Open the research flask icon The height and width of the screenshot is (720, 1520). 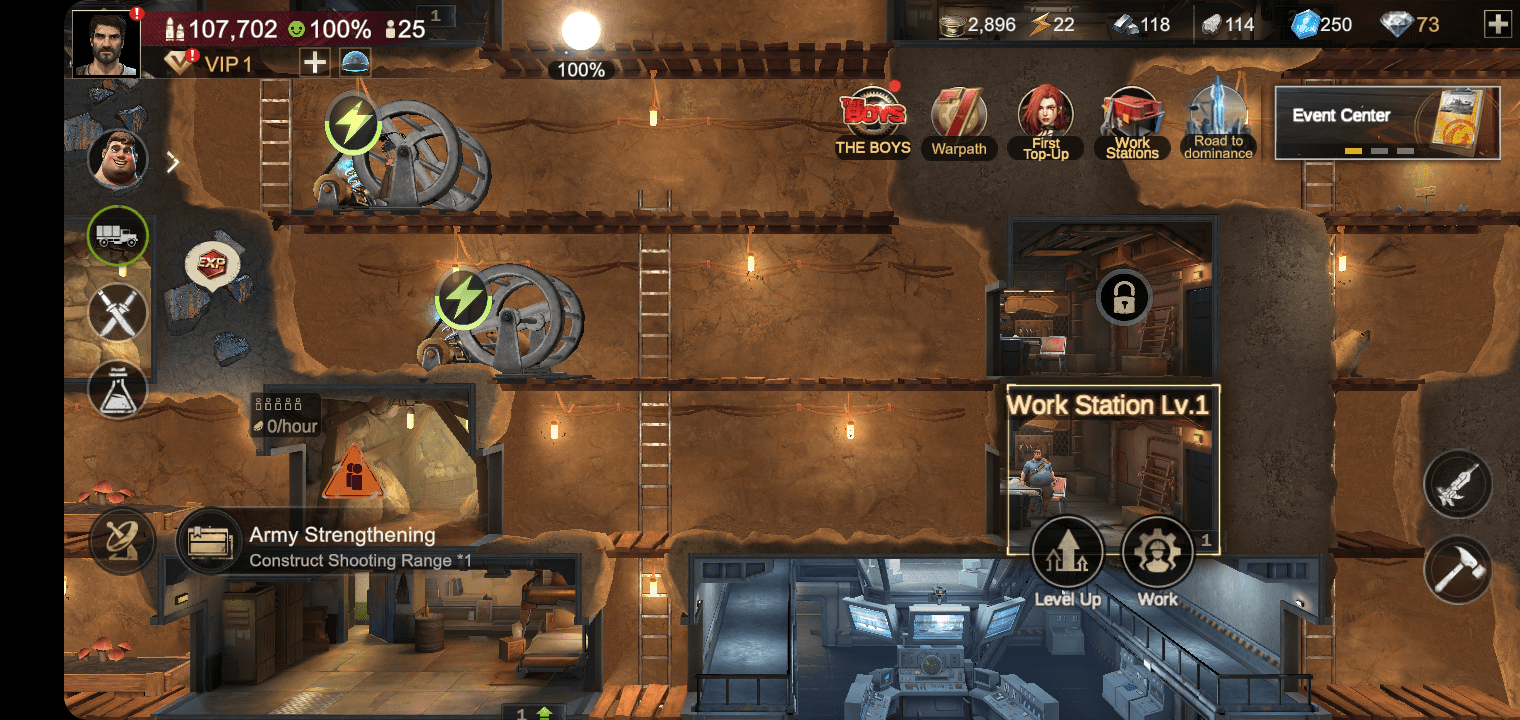pyautogui.click(x=115, y=390)
